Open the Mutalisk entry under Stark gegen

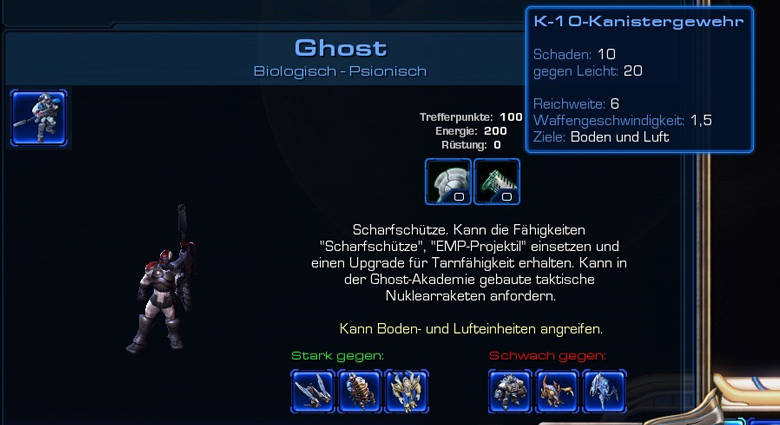point(313,391)
